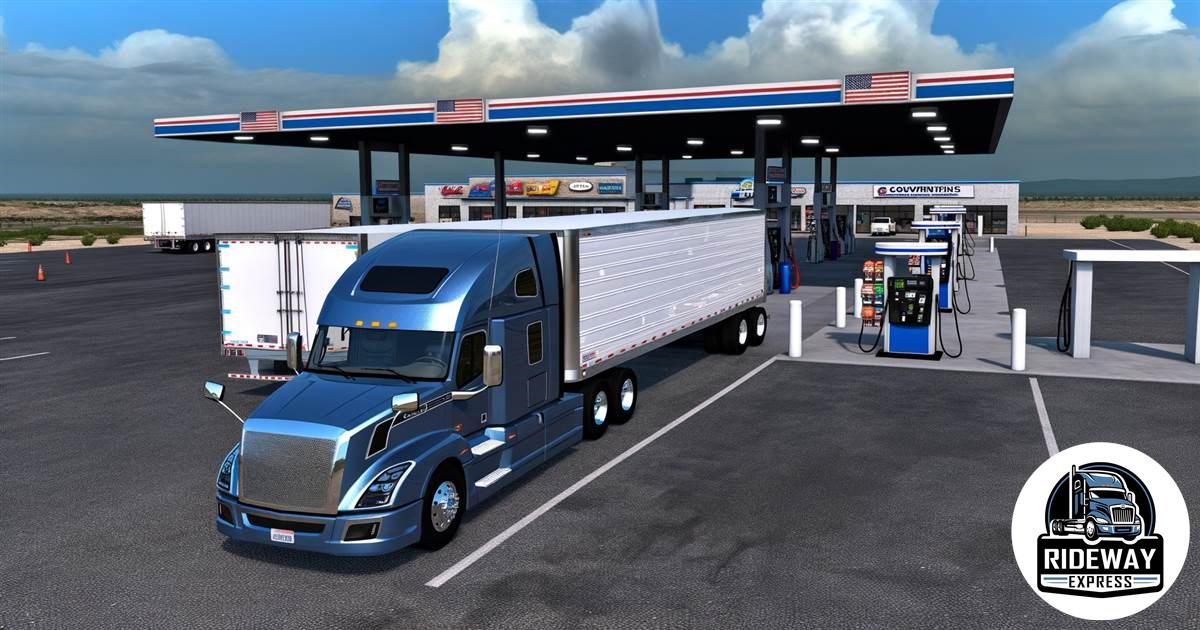The height and width of the screenshot is (630, 1200).
Task: Click the Rideway Express logo badge
Action: pyautogui.click(x=1099, y=531)
